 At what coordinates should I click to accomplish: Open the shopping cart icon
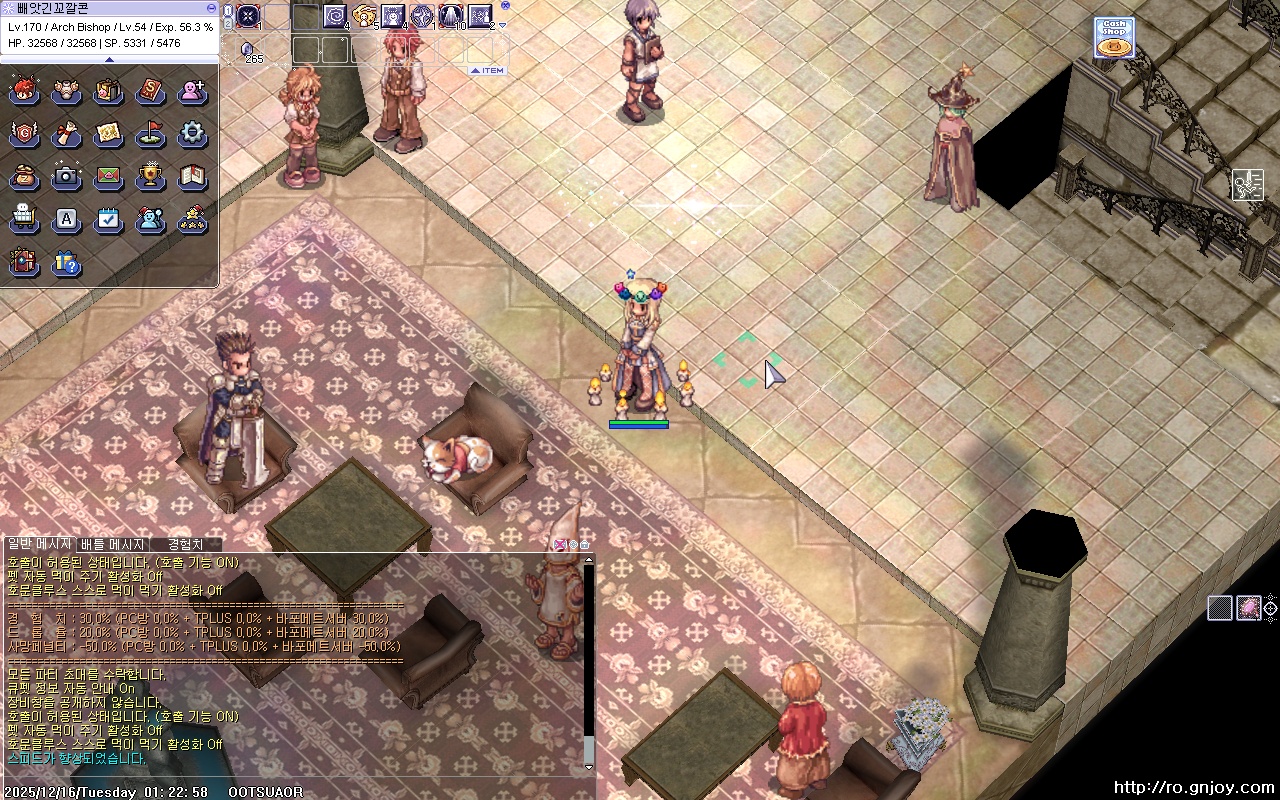coord(23,220)
